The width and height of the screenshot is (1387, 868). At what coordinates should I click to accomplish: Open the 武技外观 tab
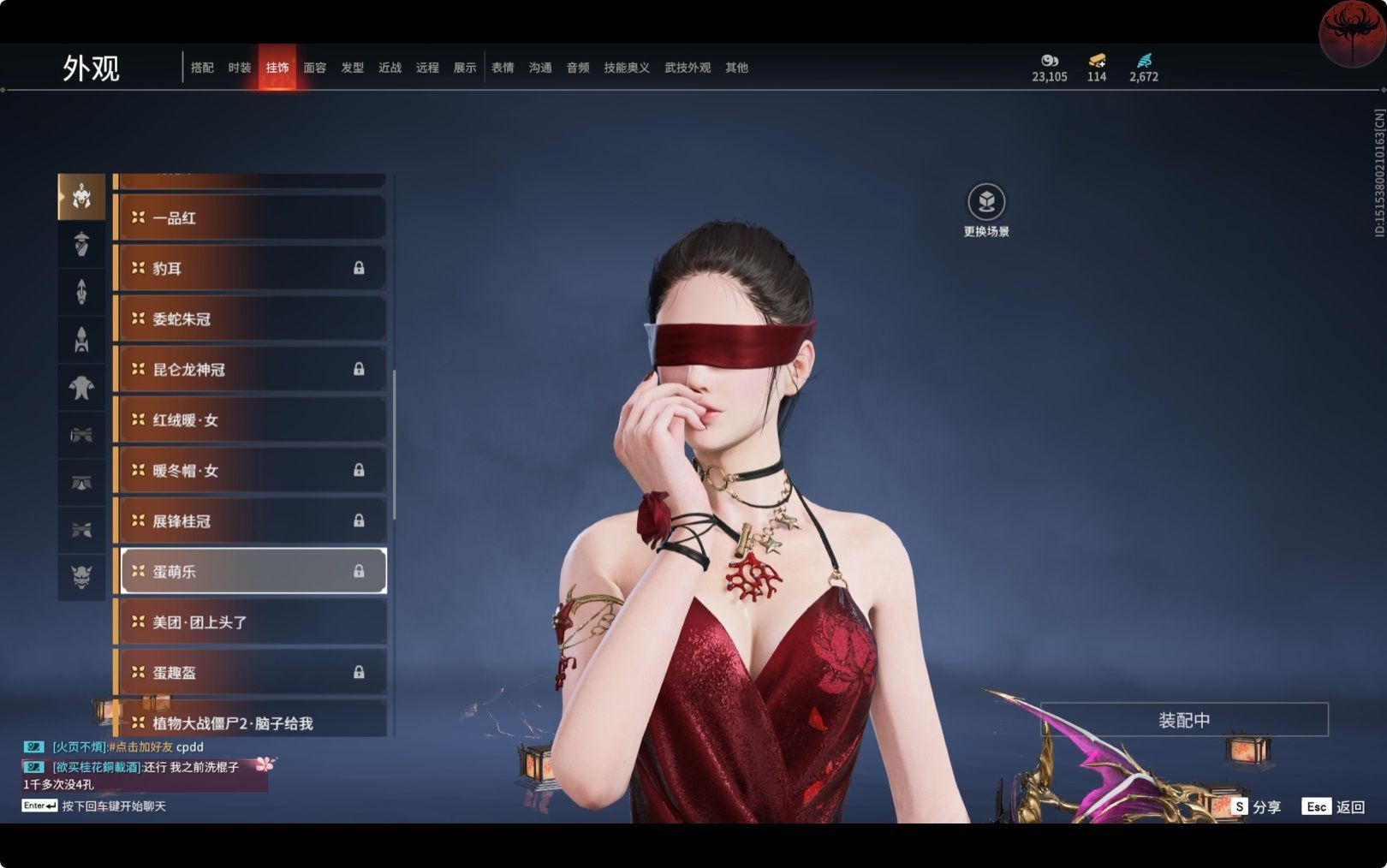click(688, 68)
